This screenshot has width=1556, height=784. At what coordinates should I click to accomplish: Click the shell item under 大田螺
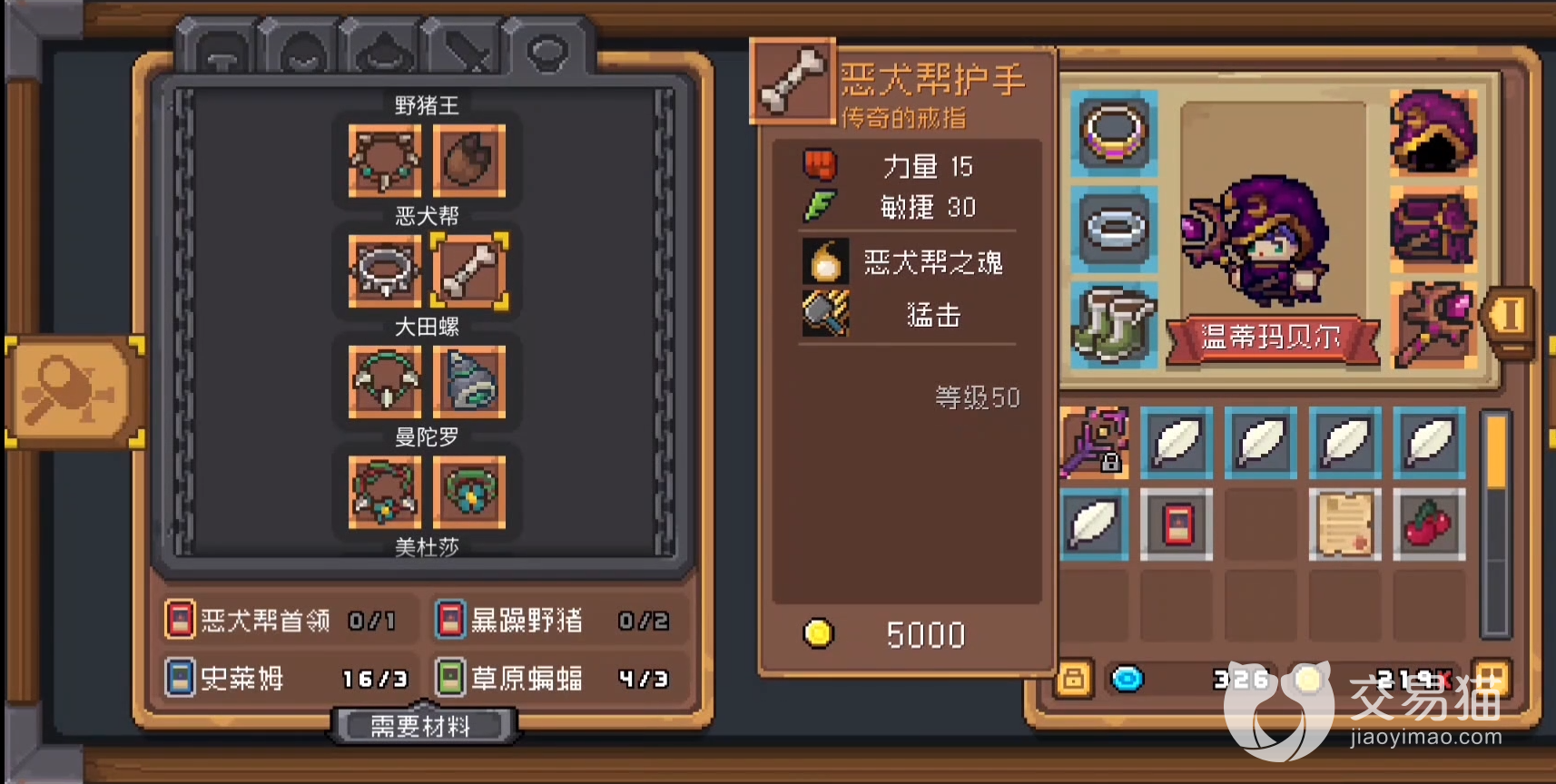click(x=472, y=383)
